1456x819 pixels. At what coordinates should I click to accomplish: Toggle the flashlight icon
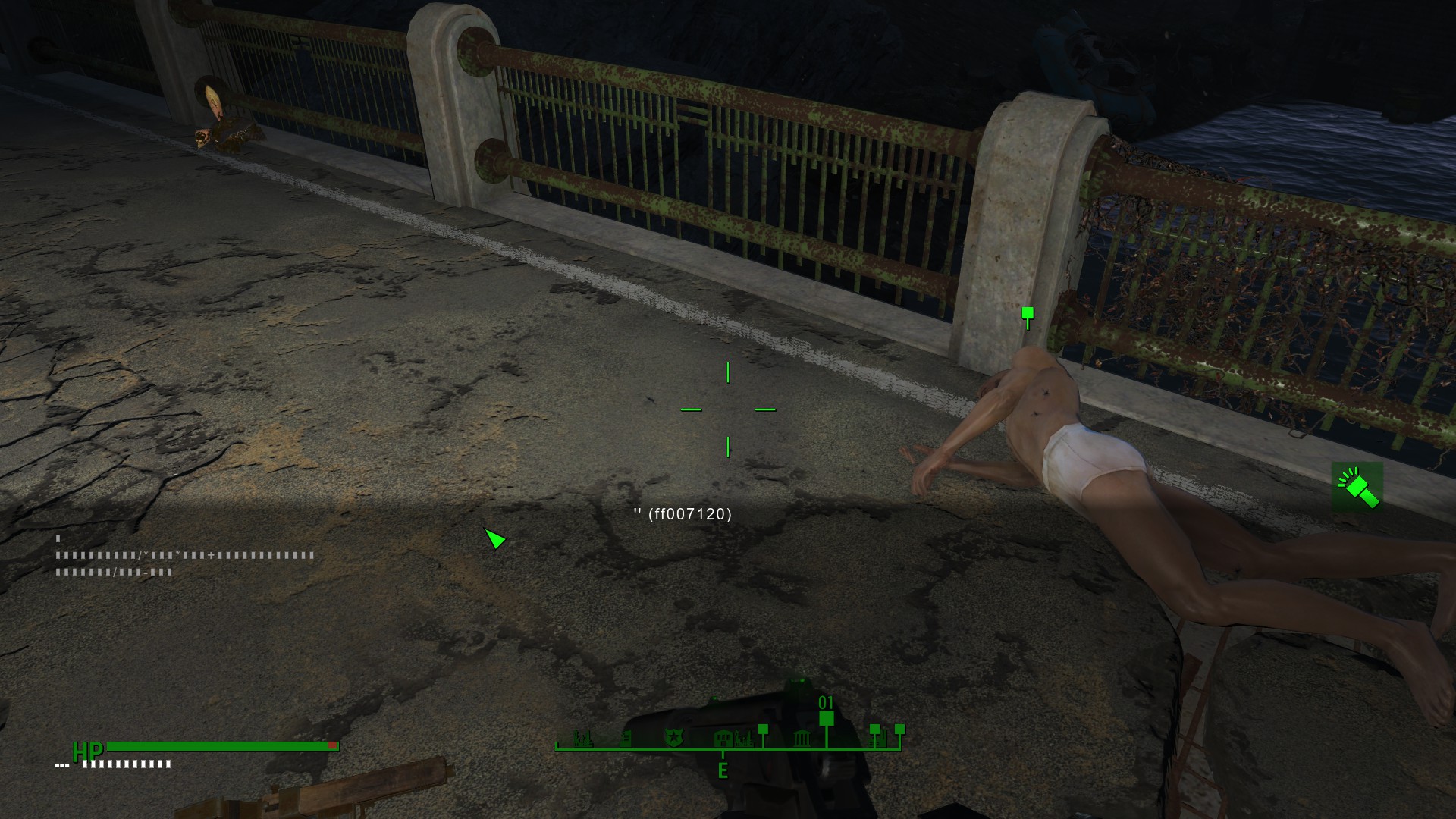point(1357,487)
